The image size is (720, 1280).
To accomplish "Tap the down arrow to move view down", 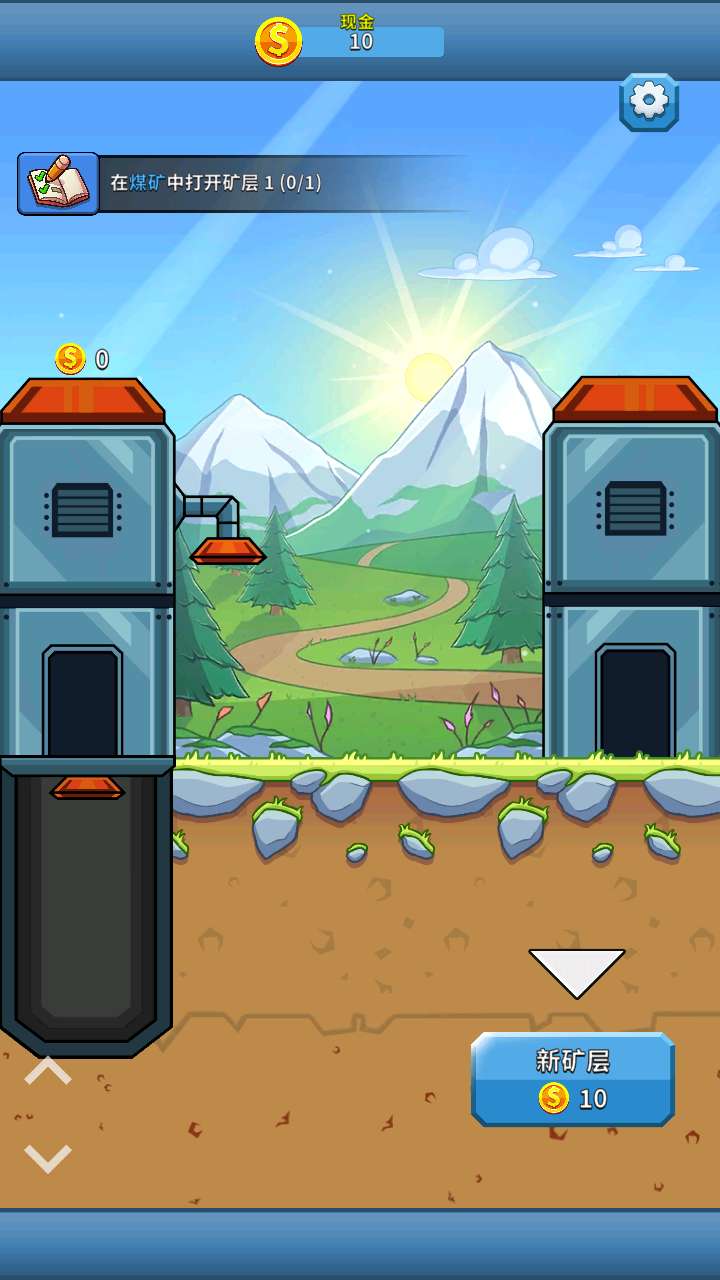I will [x=48, y=1158].
